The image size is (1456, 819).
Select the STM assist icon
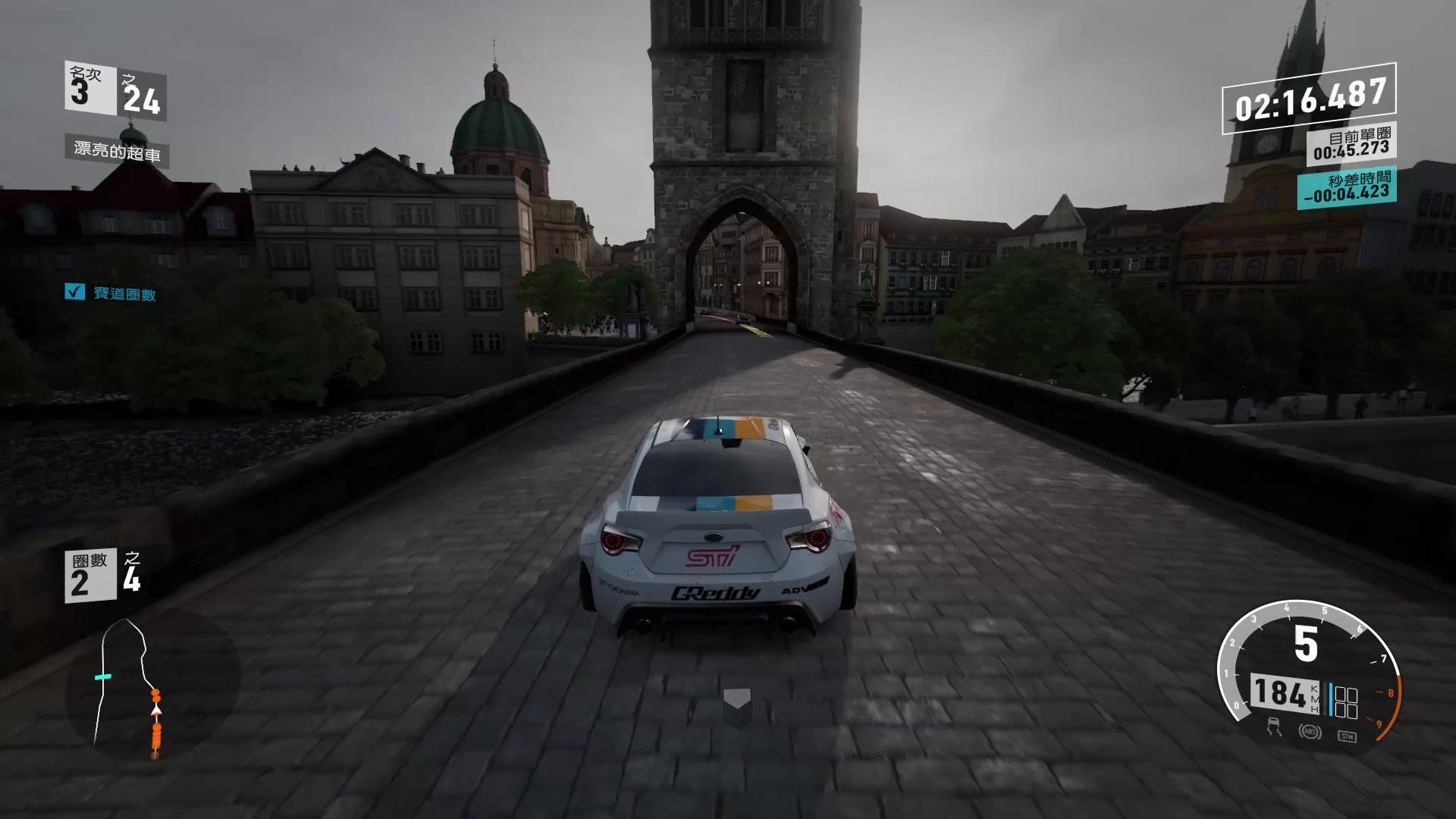pyautogui.click(x=1347, y=736)
